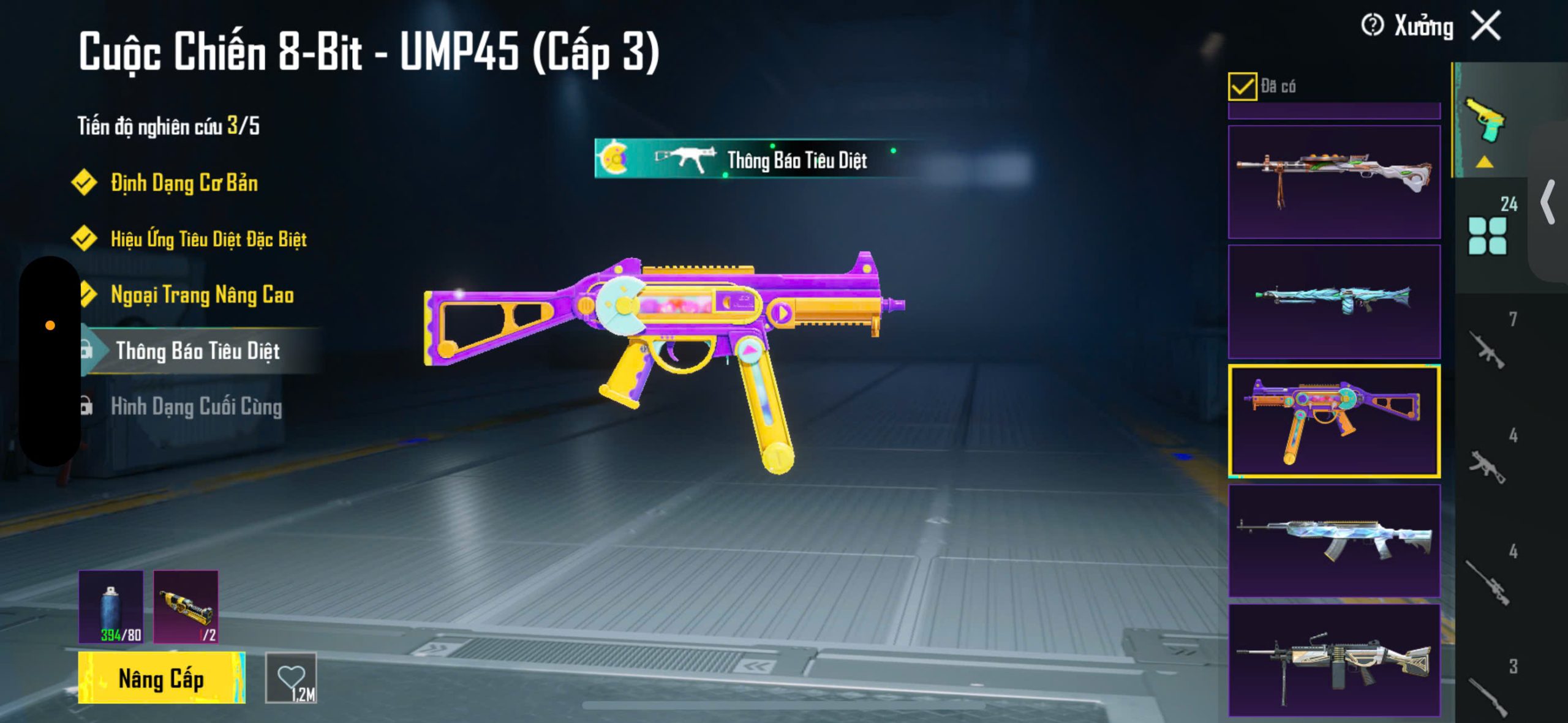Screen dimensions: 1568x723
Task: Choose the teal dragon machine gun skin
Action: pyautogui.click(x=1334, y=302)
